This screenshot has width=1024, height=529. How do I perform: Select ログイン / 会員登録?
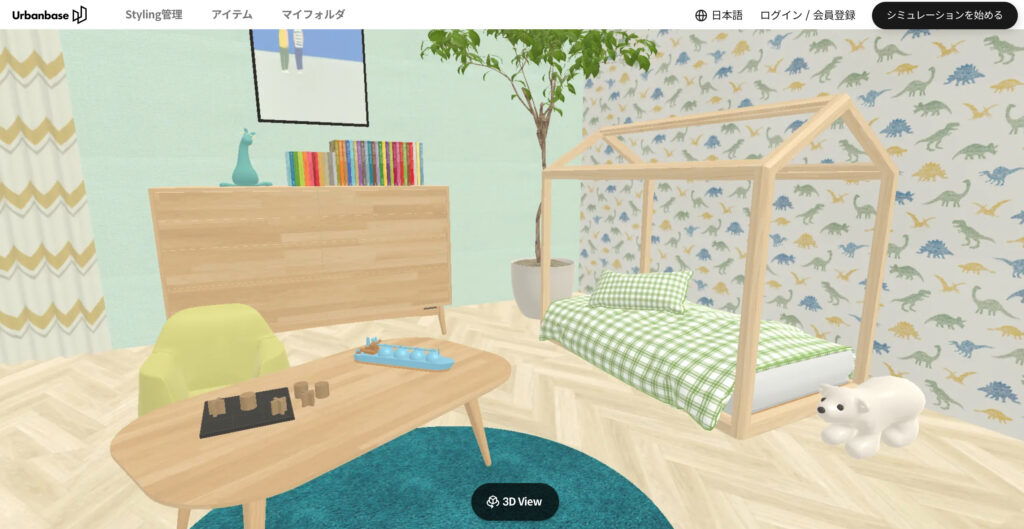pos(807,15)
